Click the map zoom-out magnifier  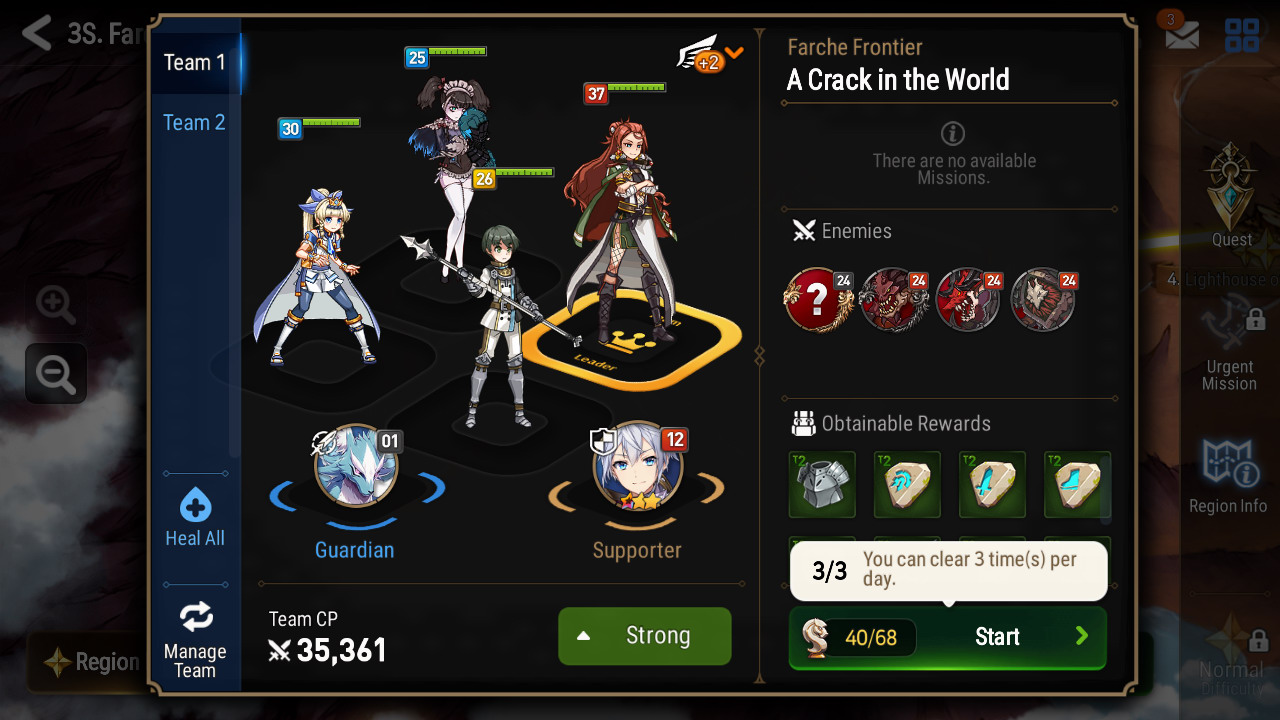(56, 374)
